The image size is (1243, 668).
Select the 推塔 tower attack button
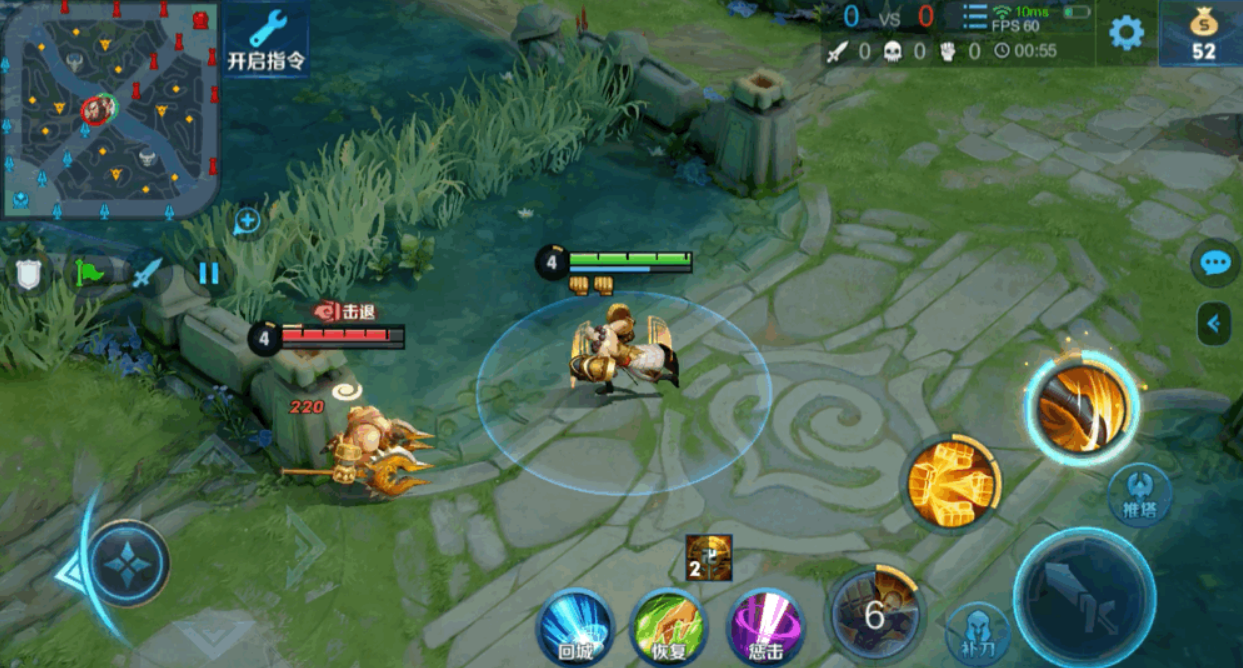(1139, 495)
